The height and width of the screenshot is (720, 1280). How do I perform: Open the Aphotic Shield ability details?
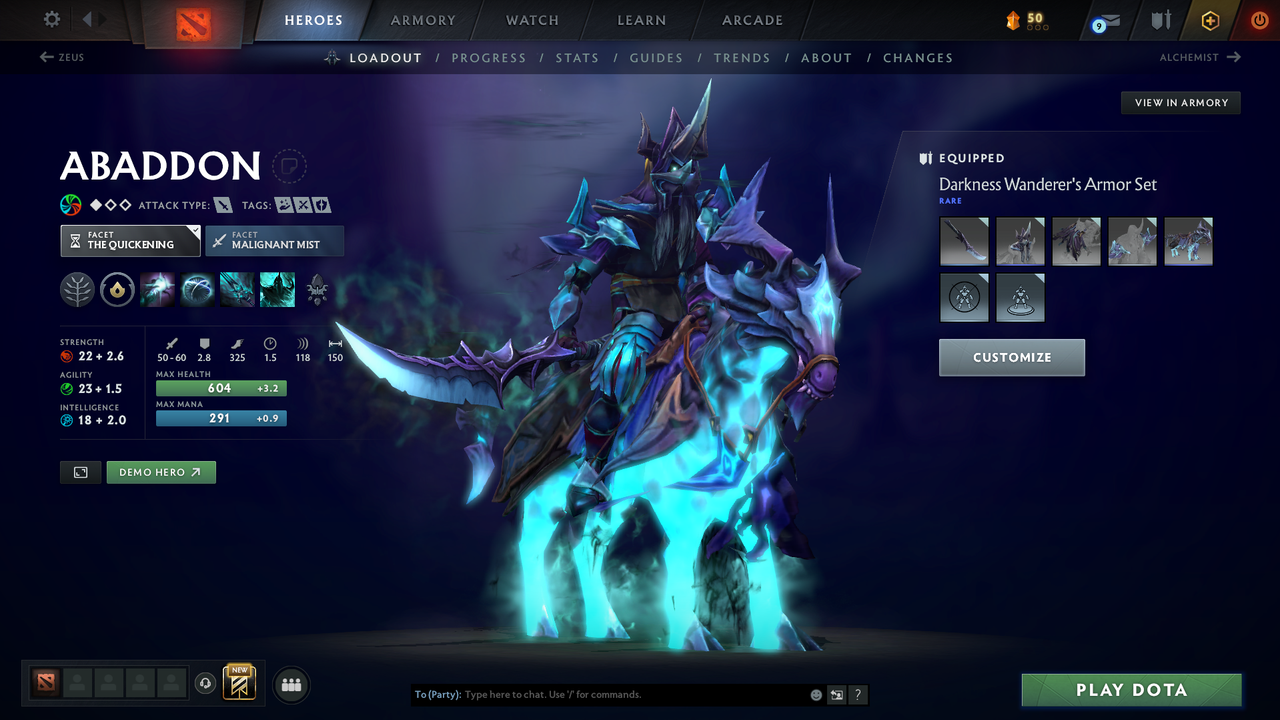click(x=197, y=290)
